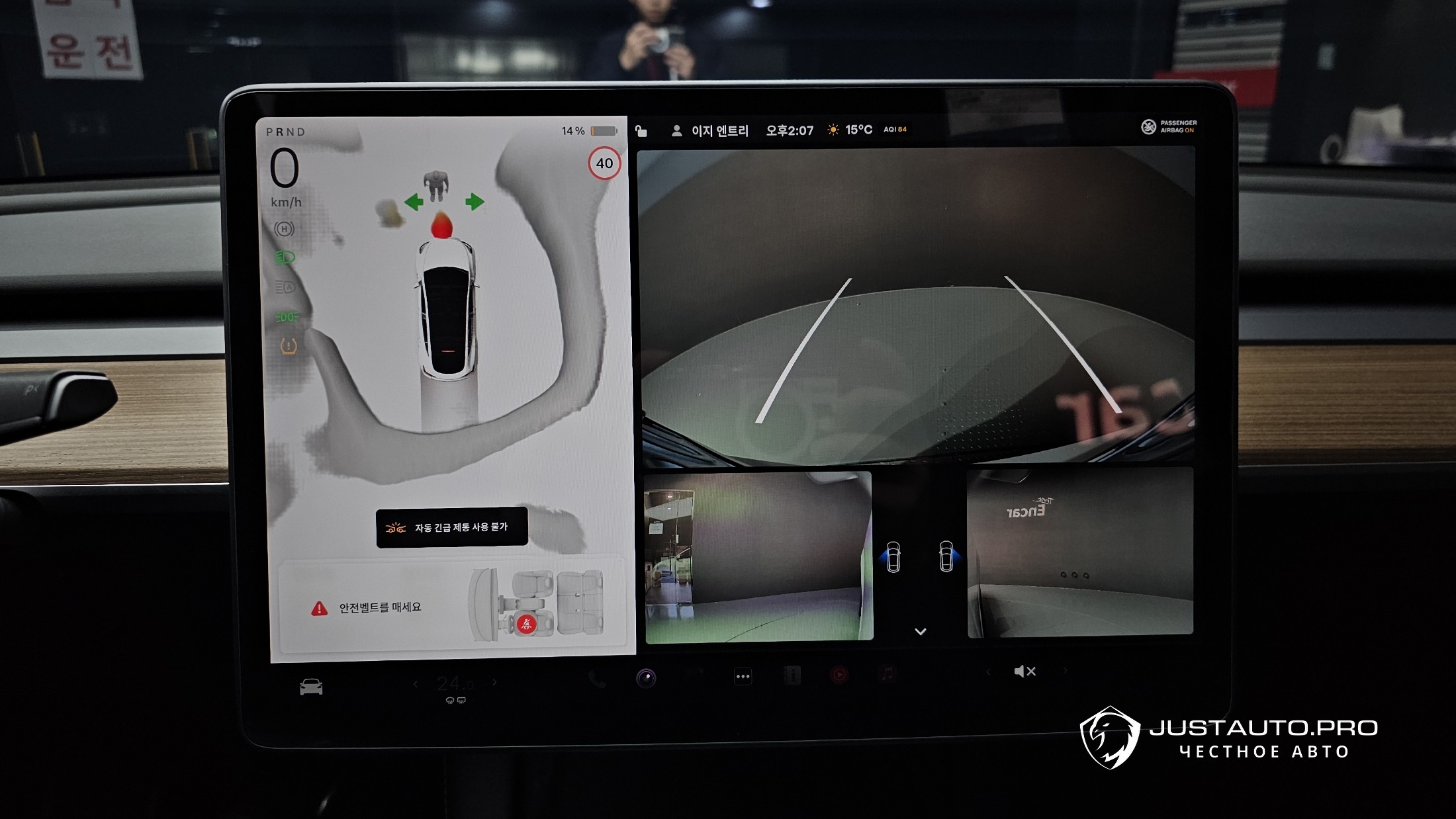Image resolution: width=1456 pixels, height=819 pixels.
Task: Tap the camera app icon
Action: pyautogui.click(x=646, y=677)
